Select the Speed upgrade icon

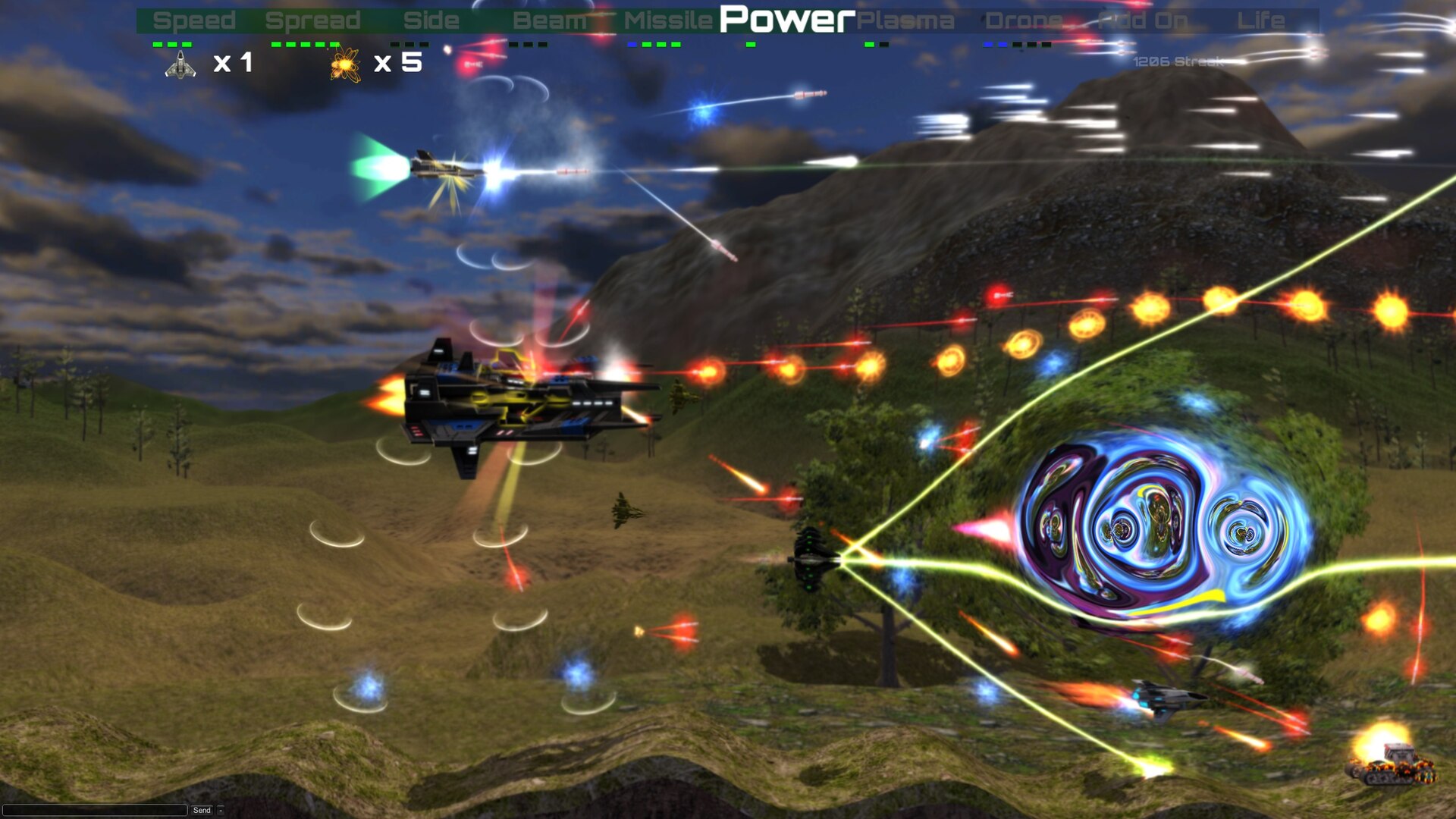coord(193,20)
